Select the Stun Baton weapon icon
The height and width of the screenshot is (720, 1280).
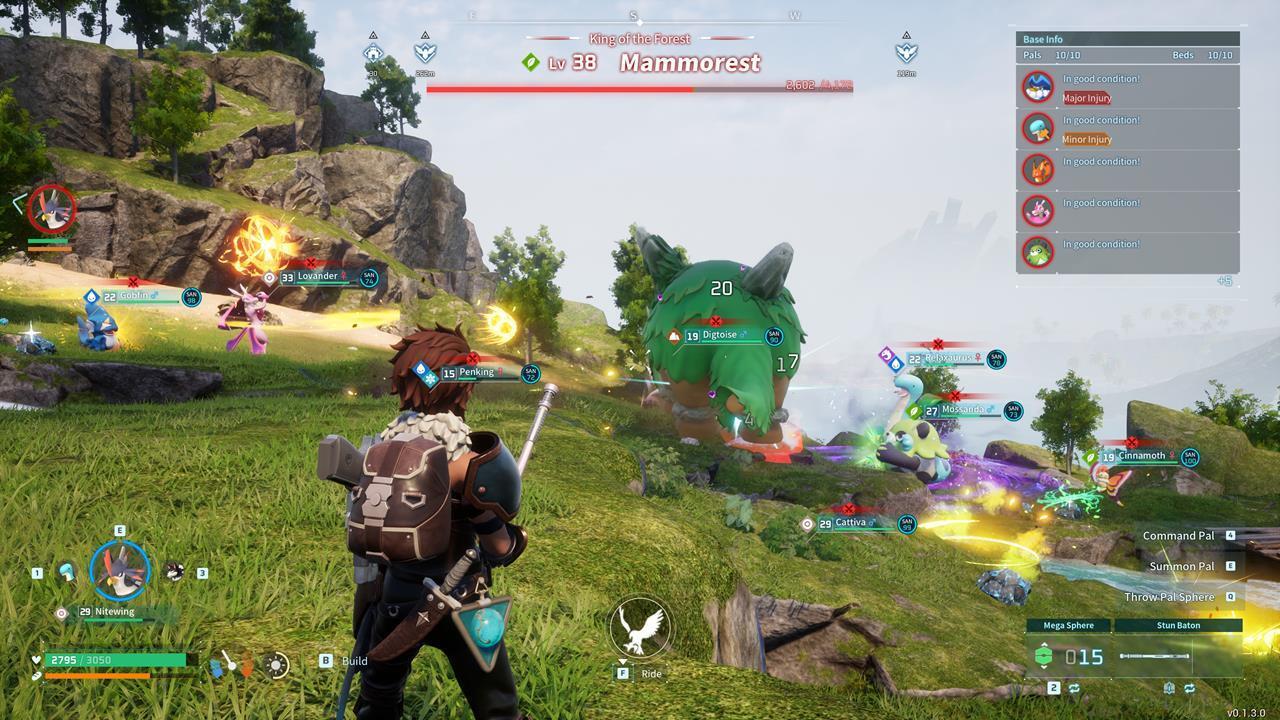tap(1155, 655)
